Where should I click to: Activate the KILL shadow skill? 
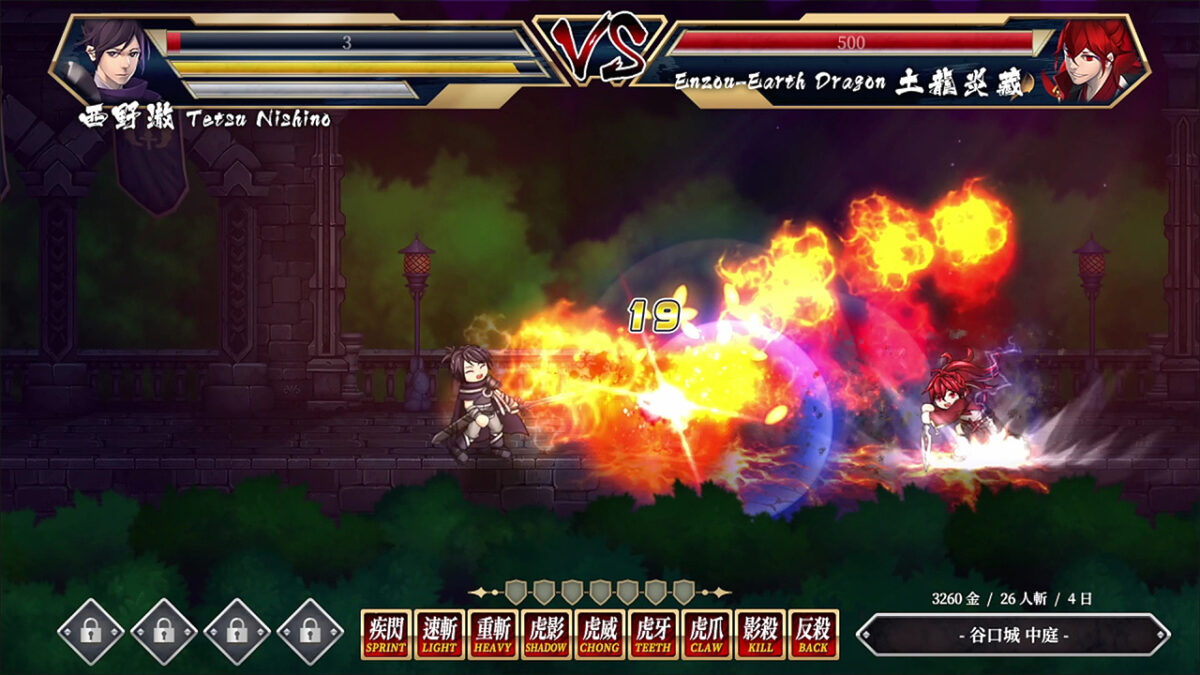[760, 634]
